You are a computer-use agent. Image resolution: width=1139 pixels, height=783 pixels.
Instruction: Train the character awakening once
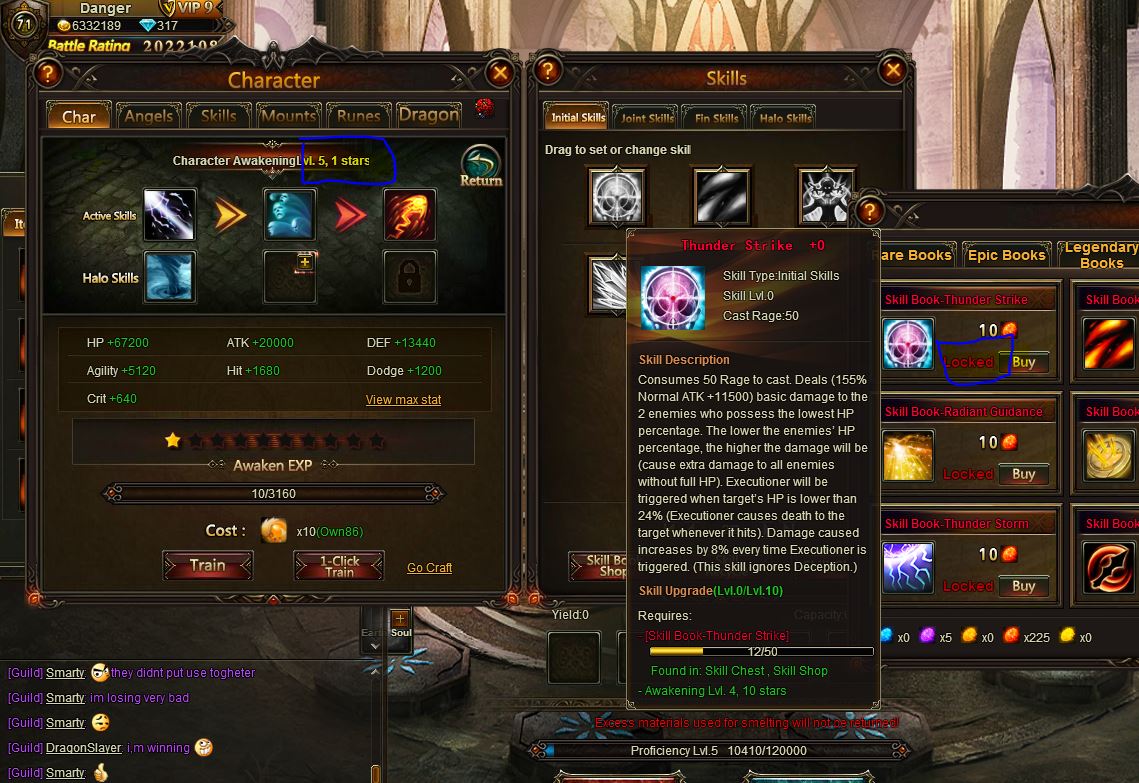[x=208, y=566]
